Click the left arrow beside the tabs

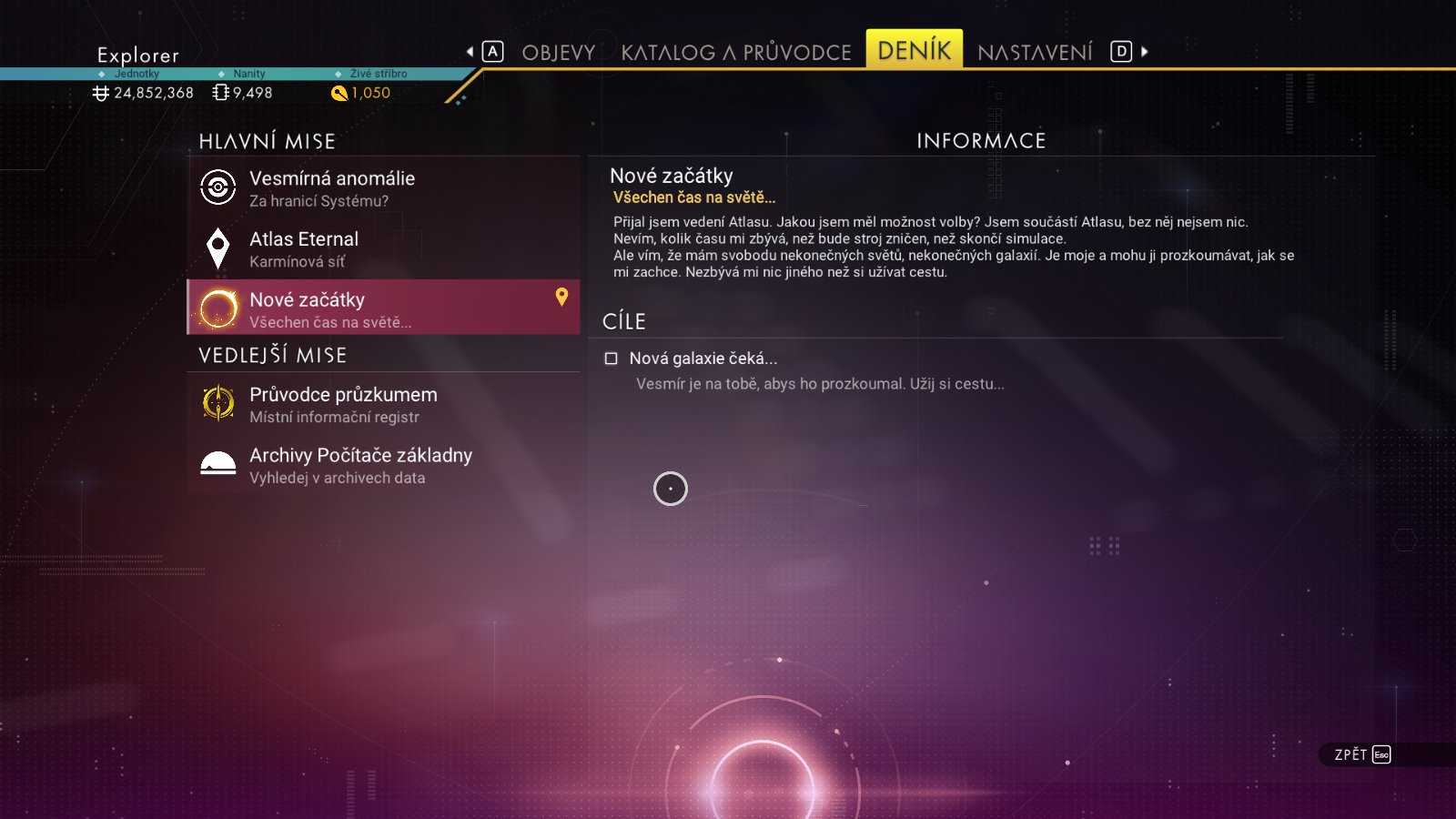pos(470,52)
